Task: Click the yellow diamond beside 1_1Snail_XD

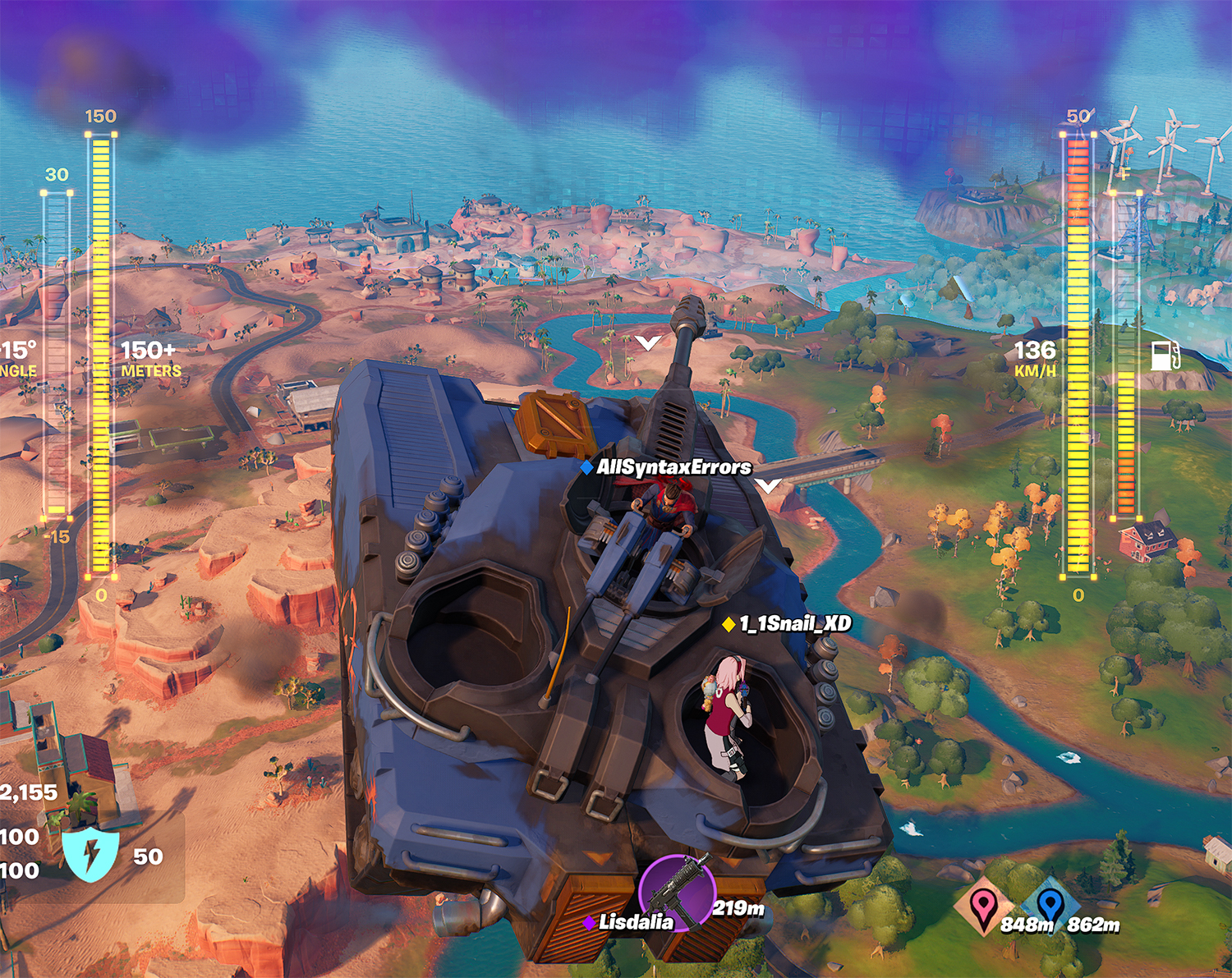Action: coord(728,624)
